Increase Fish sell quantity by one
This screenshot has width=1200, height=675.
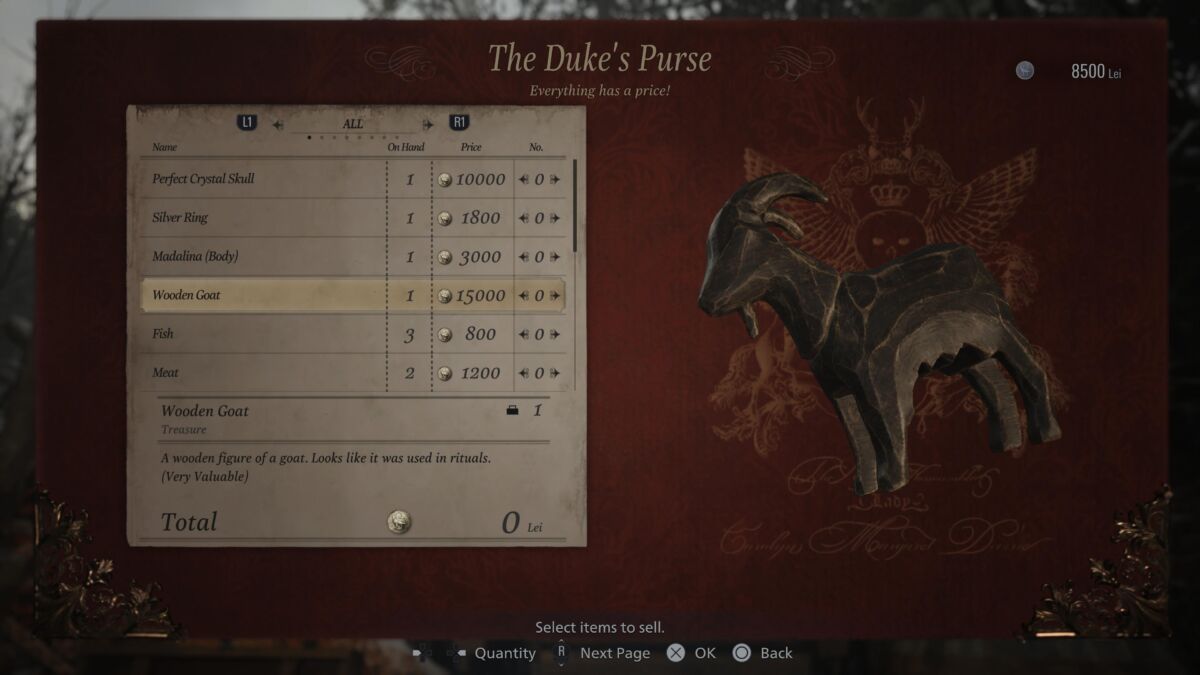coord(555,335)
